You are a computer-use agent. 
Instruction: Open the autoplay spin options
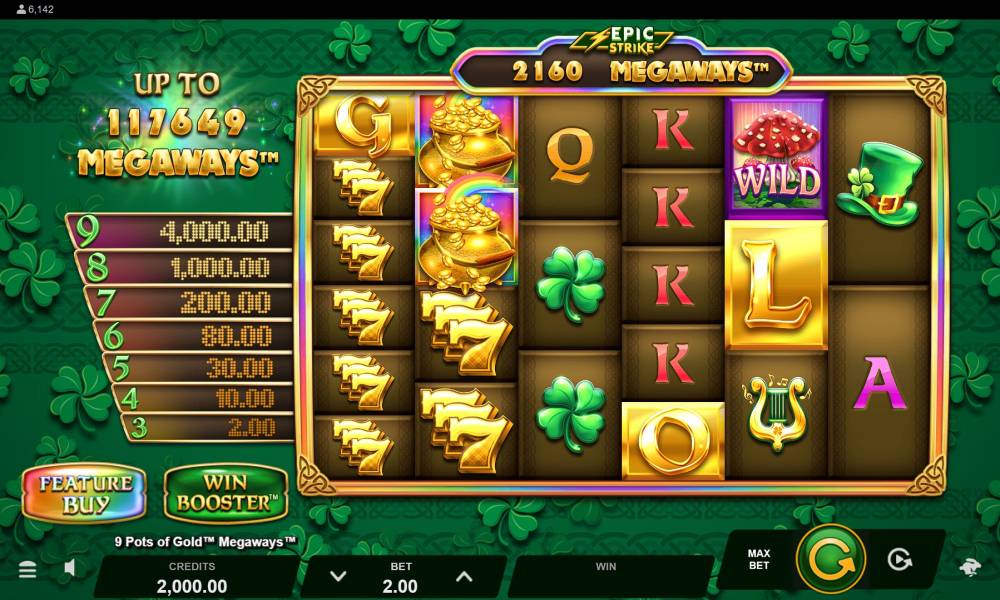coord(900,560)
